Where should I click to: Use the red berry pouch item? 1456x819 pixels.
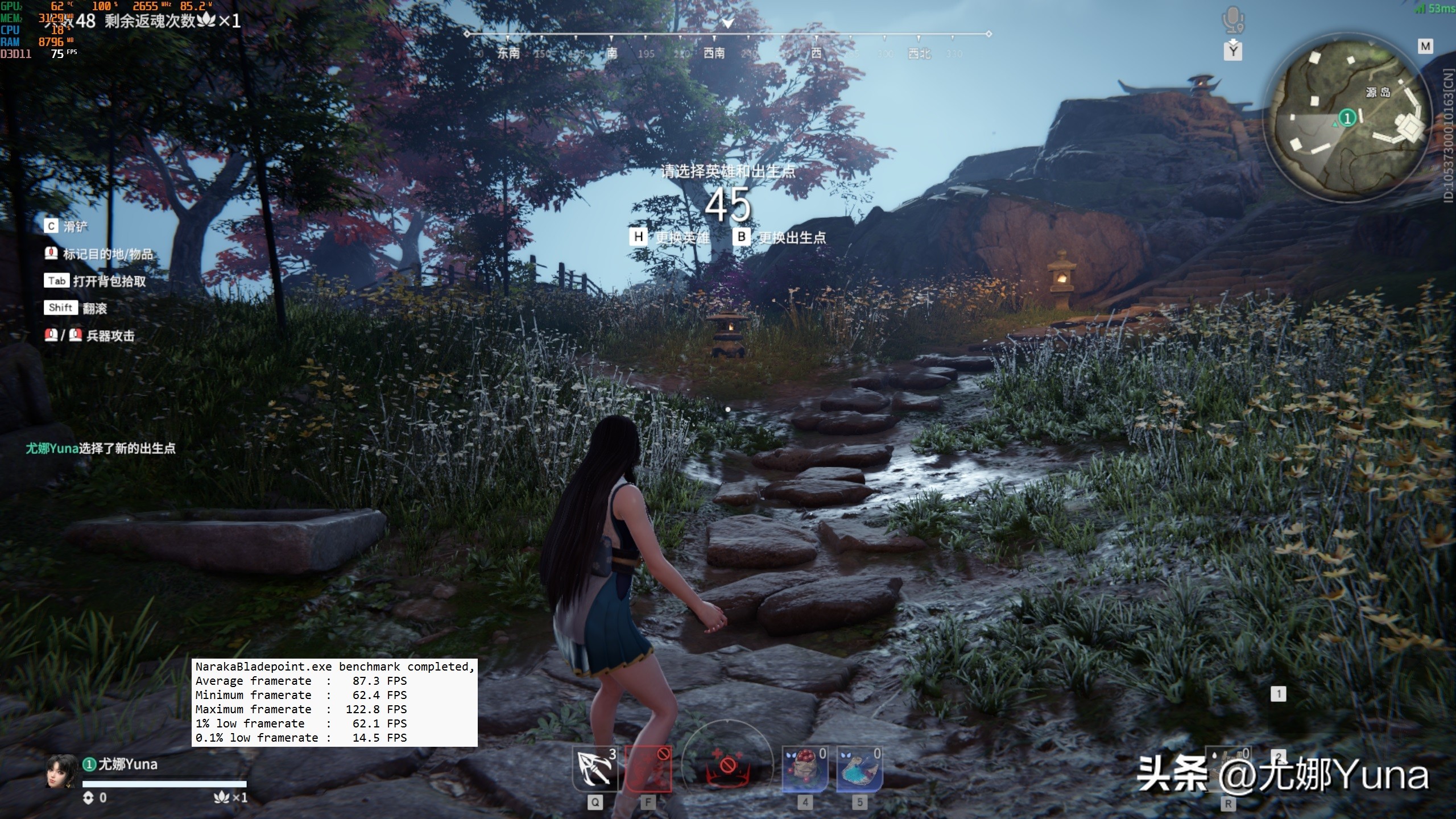point(805,769)
